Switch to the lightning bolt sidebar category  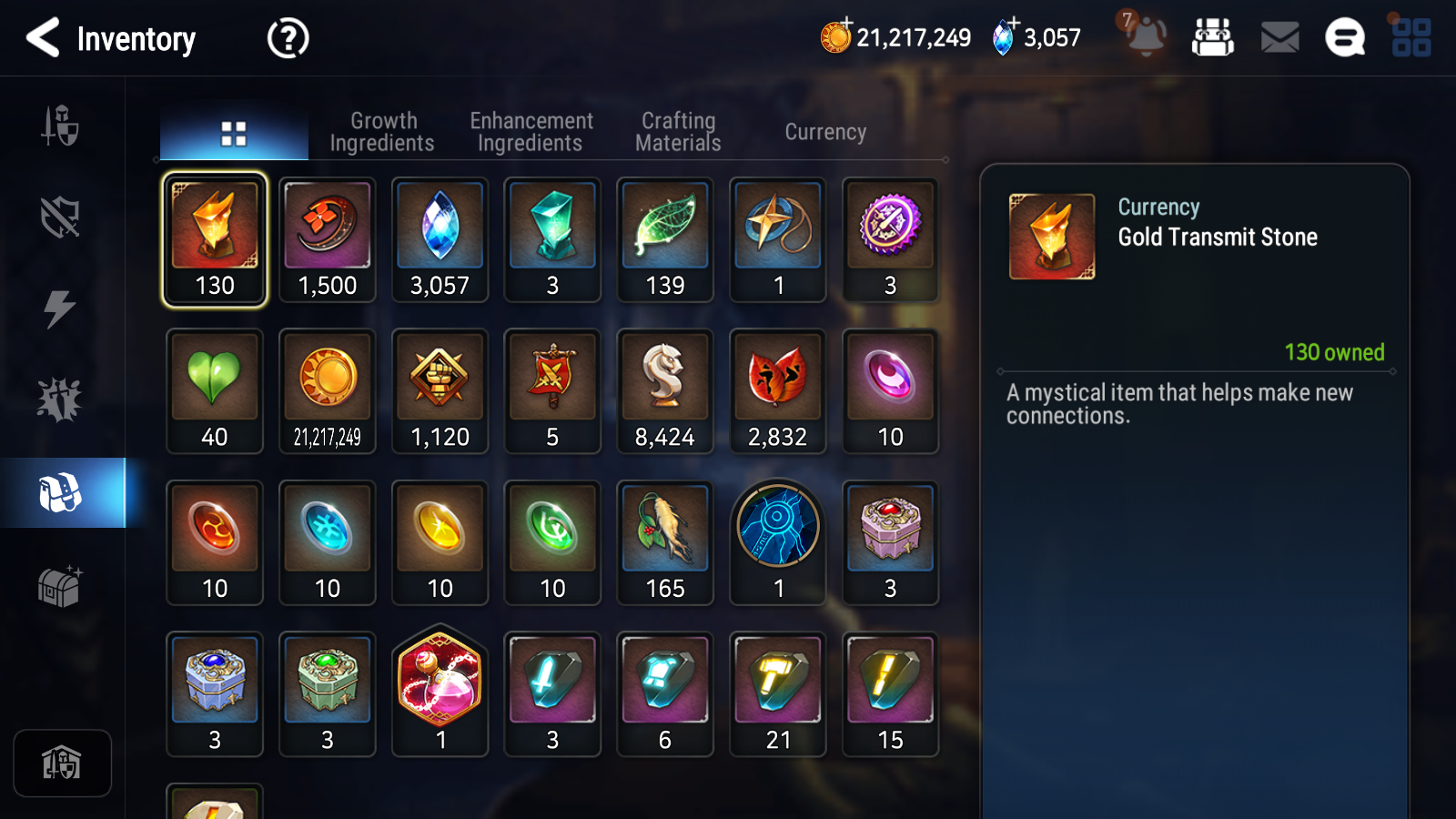coord(60,308)
